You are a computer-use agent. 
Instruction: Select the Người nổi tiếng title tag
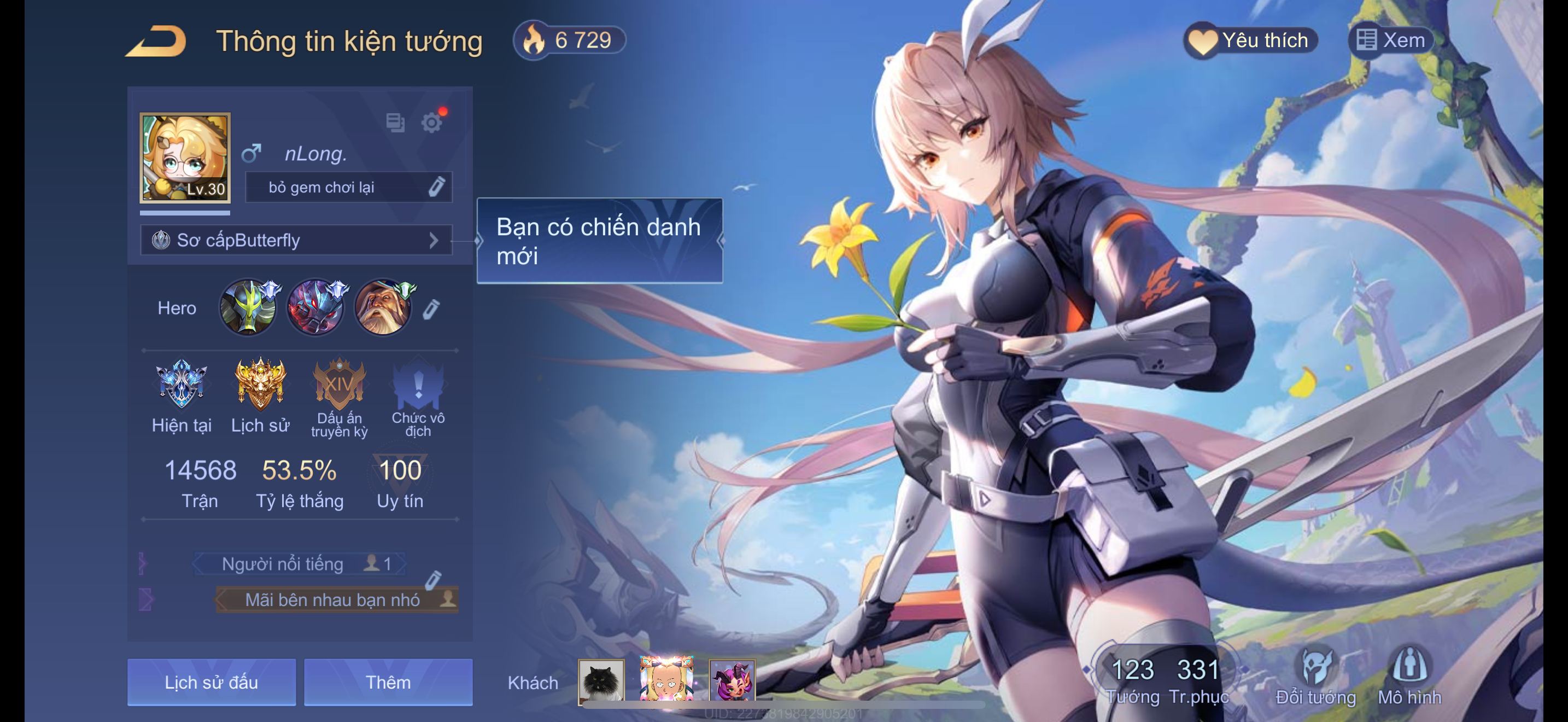[300, 564]
